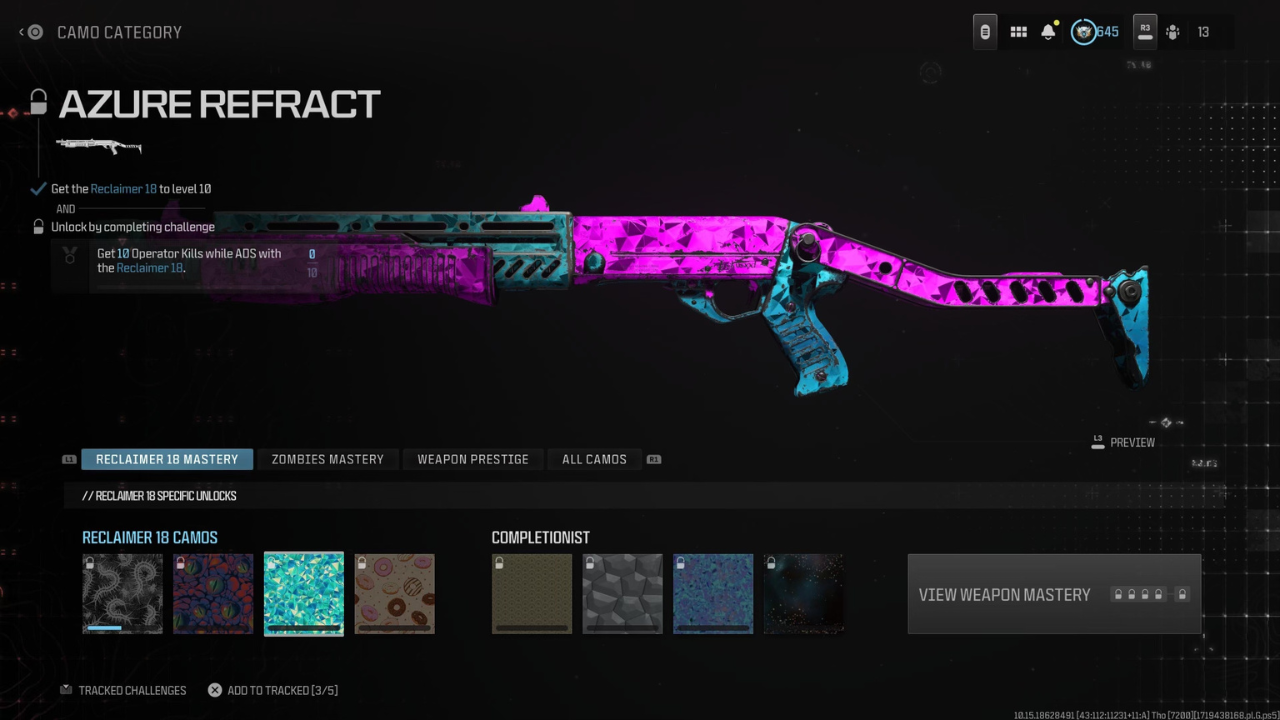The image size is (1280, 720).
Task: Click the Reclaimer 18 blue link text
Action: click(x=124, y=188)
